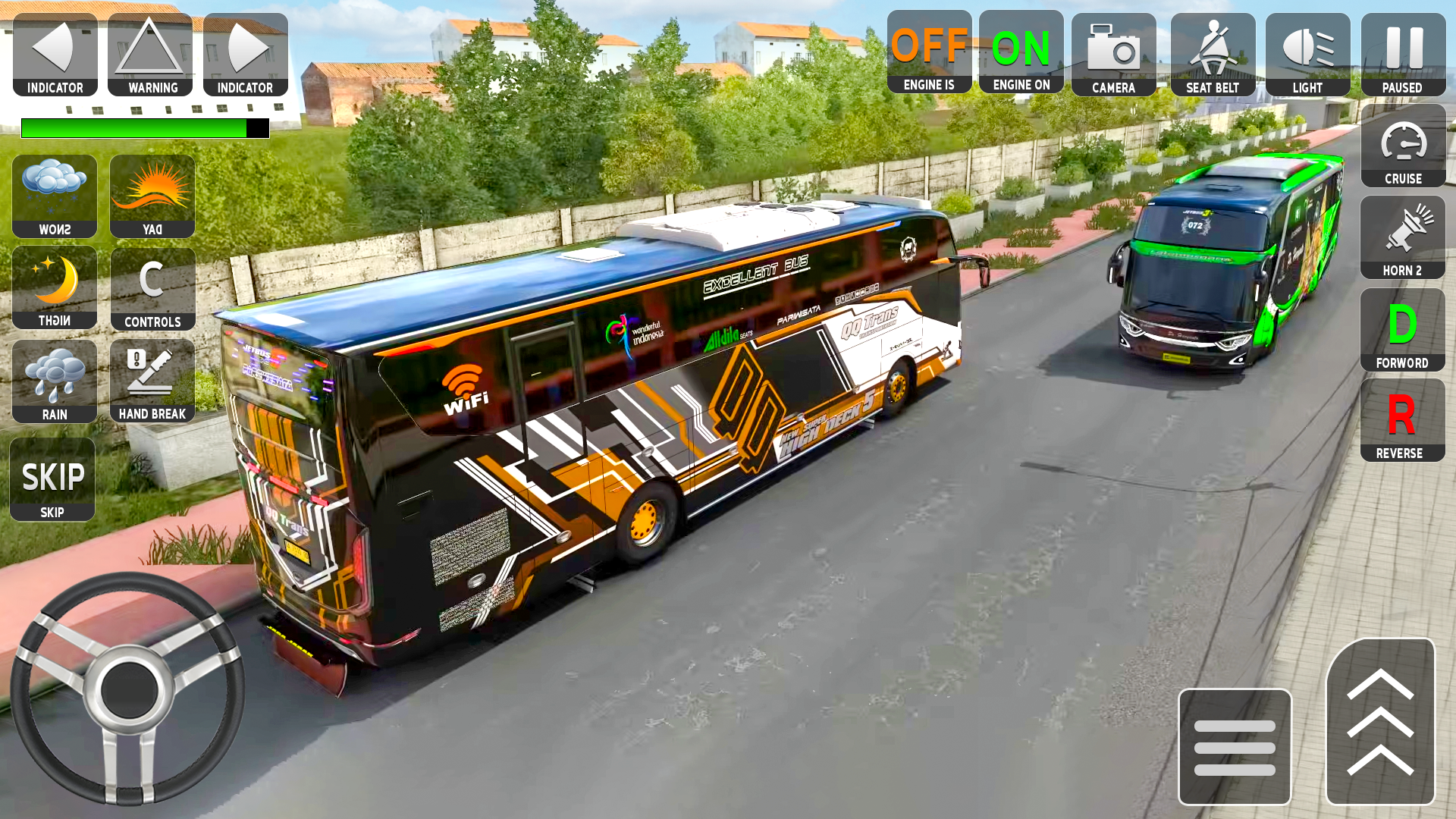
Task: Activate Rain weather mode
Action: (54, 379)
